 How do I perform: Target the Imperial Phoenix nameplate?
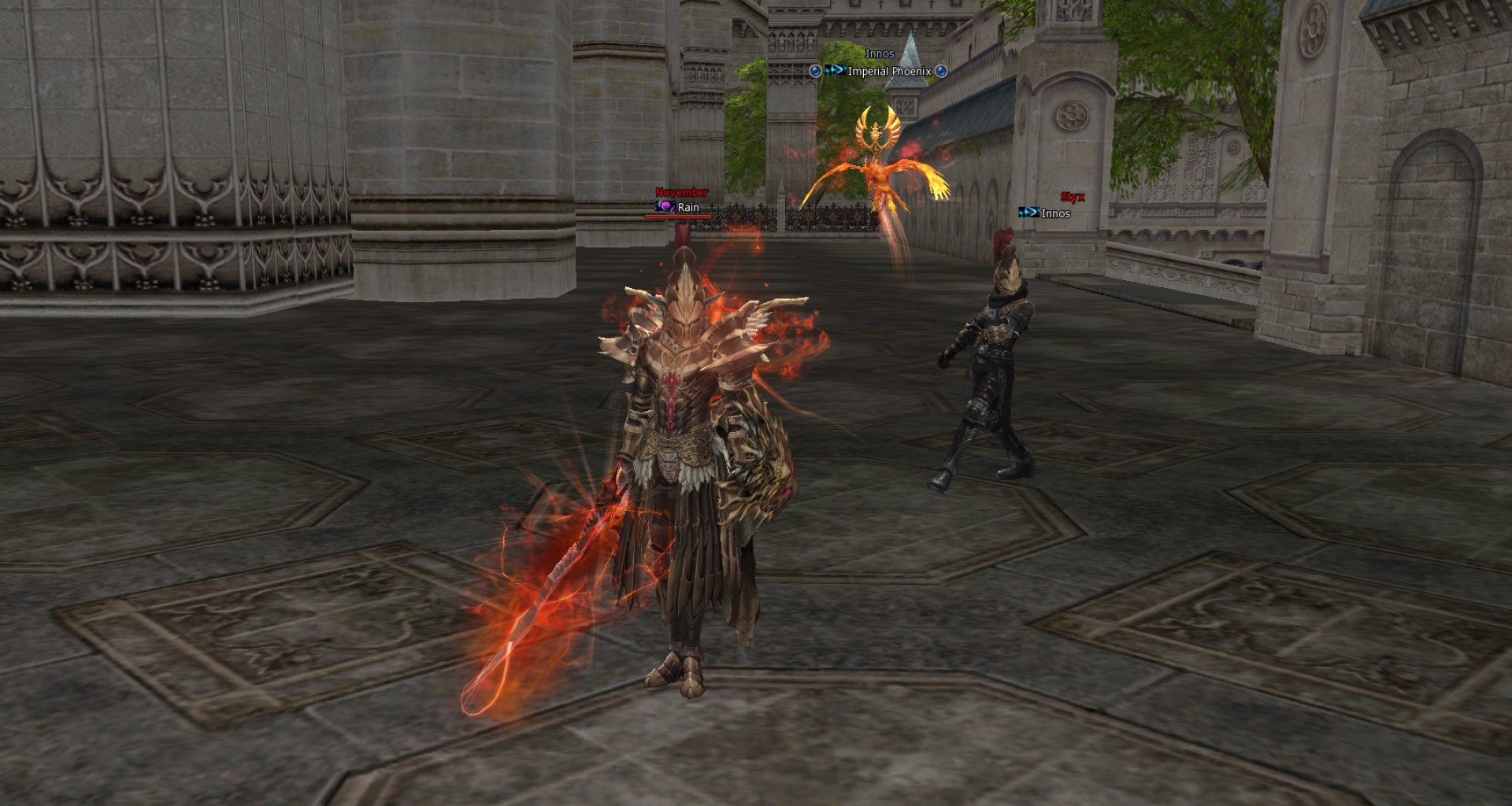click(888, 72)
